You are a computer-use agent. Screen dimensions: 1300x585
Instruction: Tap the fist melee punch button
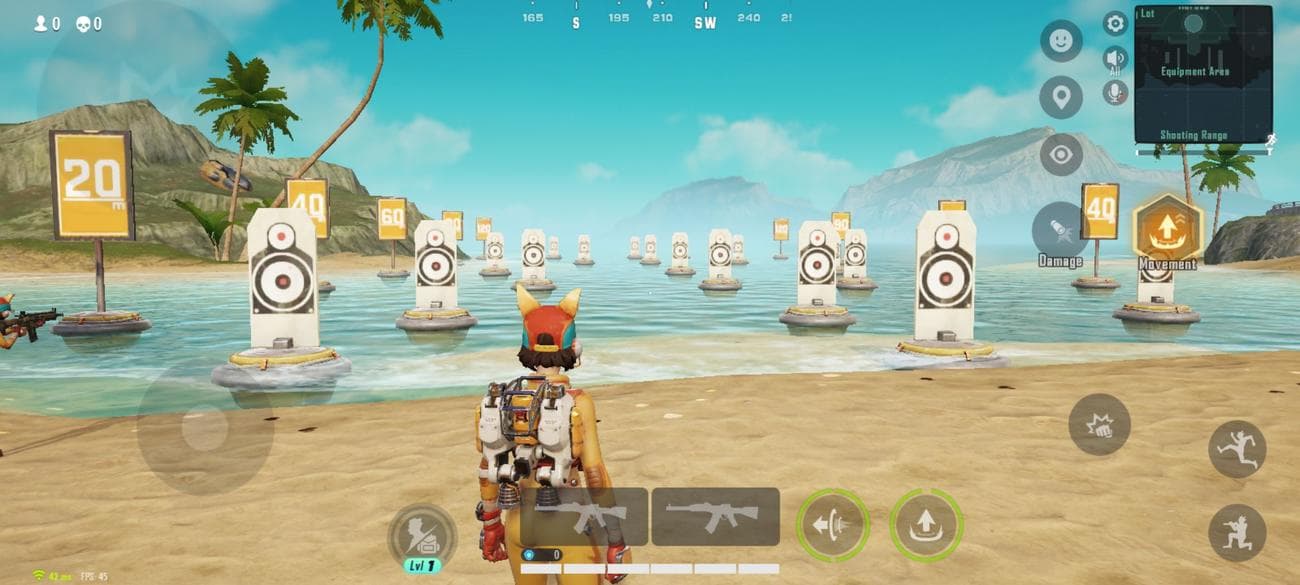click(x=1099, y=425)
